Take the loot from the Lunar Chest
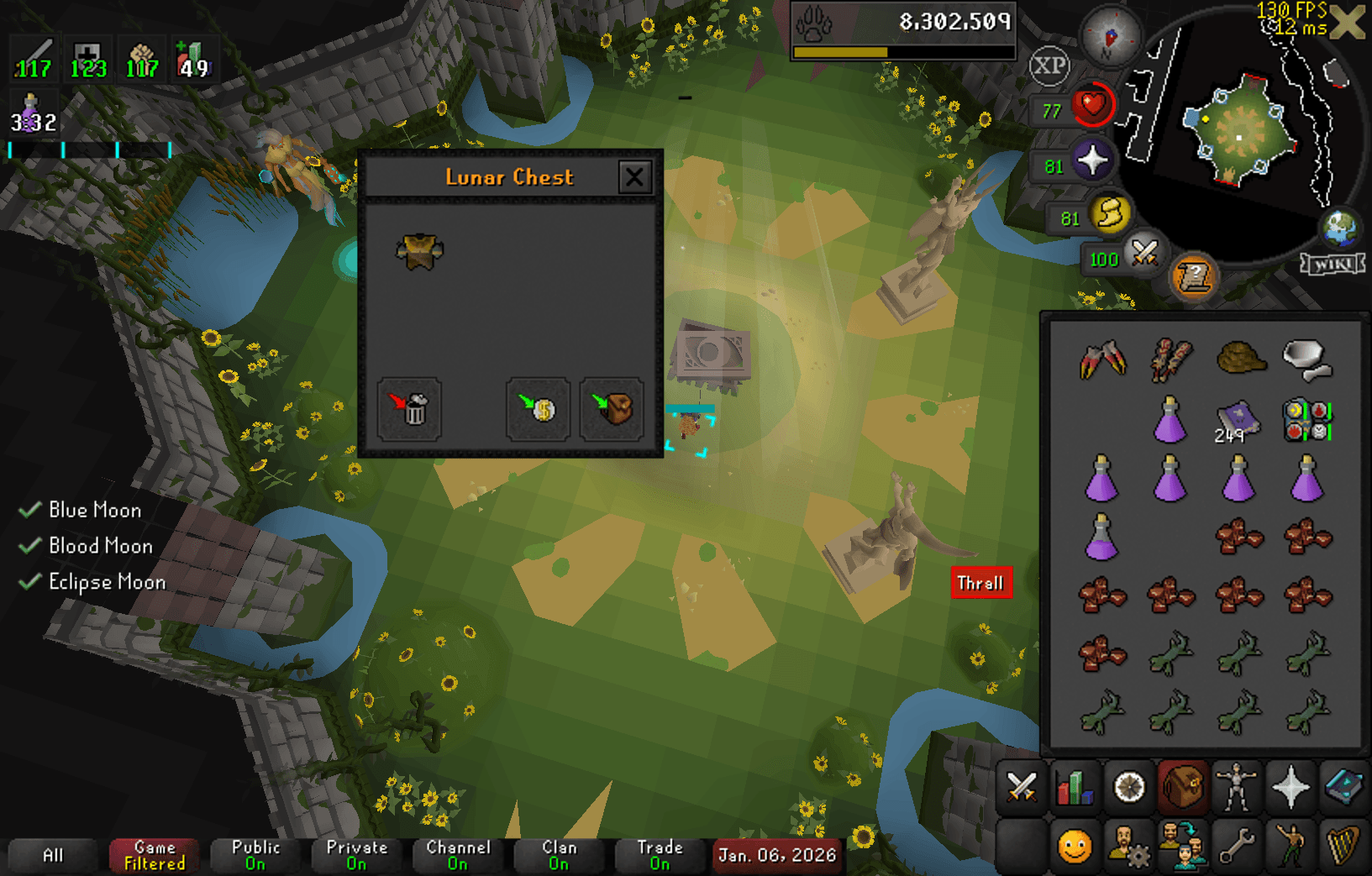 click(x=611, y=409)
